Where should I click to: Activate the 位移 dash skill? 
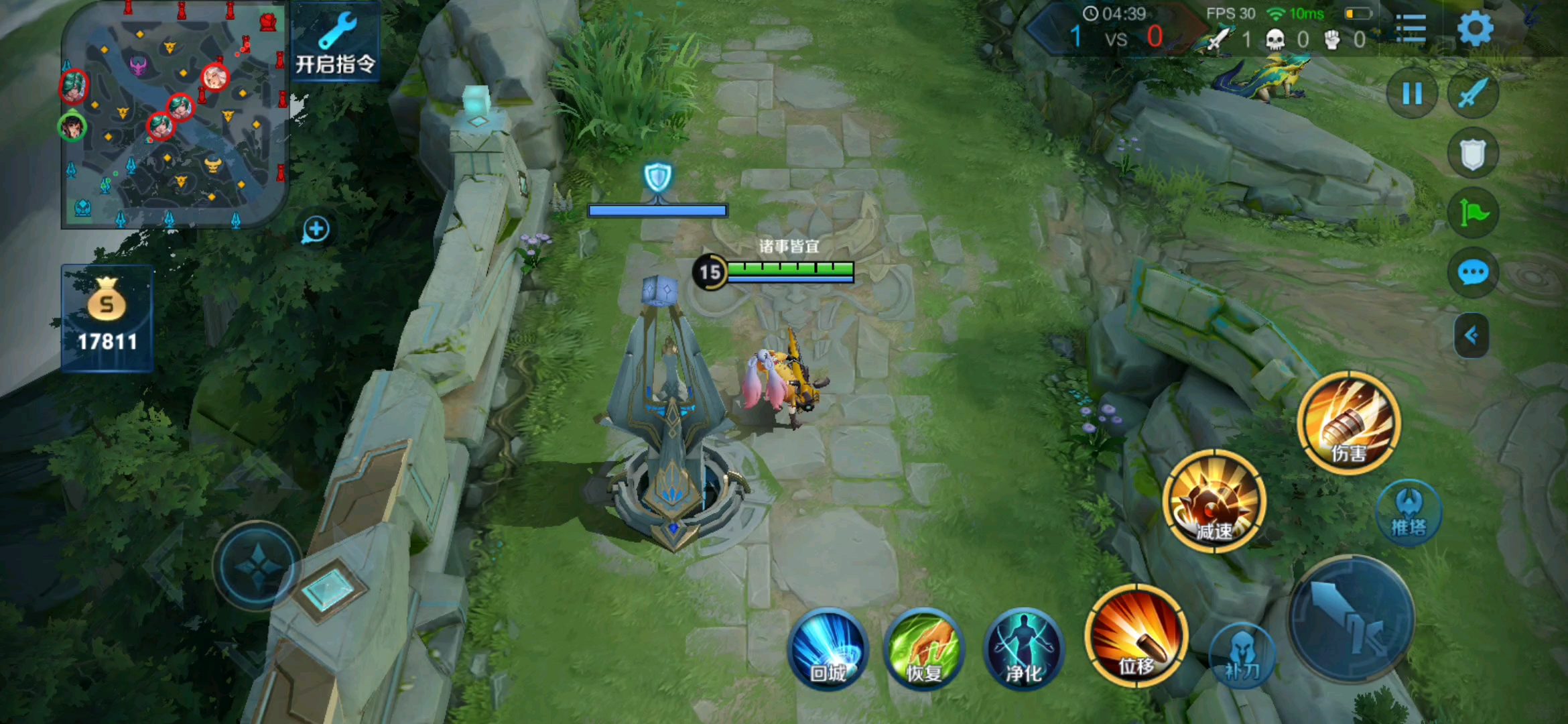coord(1136,636)
